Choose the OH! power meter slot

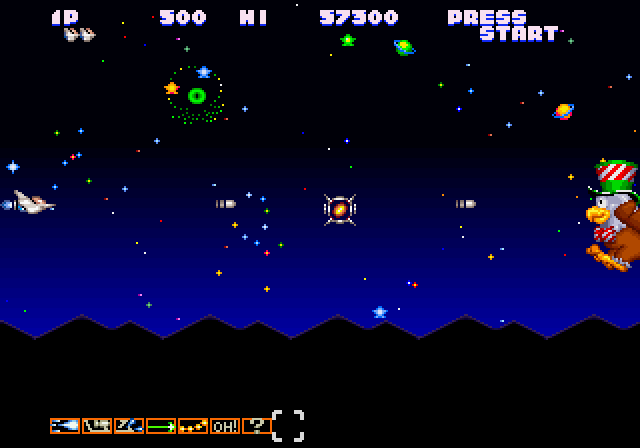click(225, 425)
